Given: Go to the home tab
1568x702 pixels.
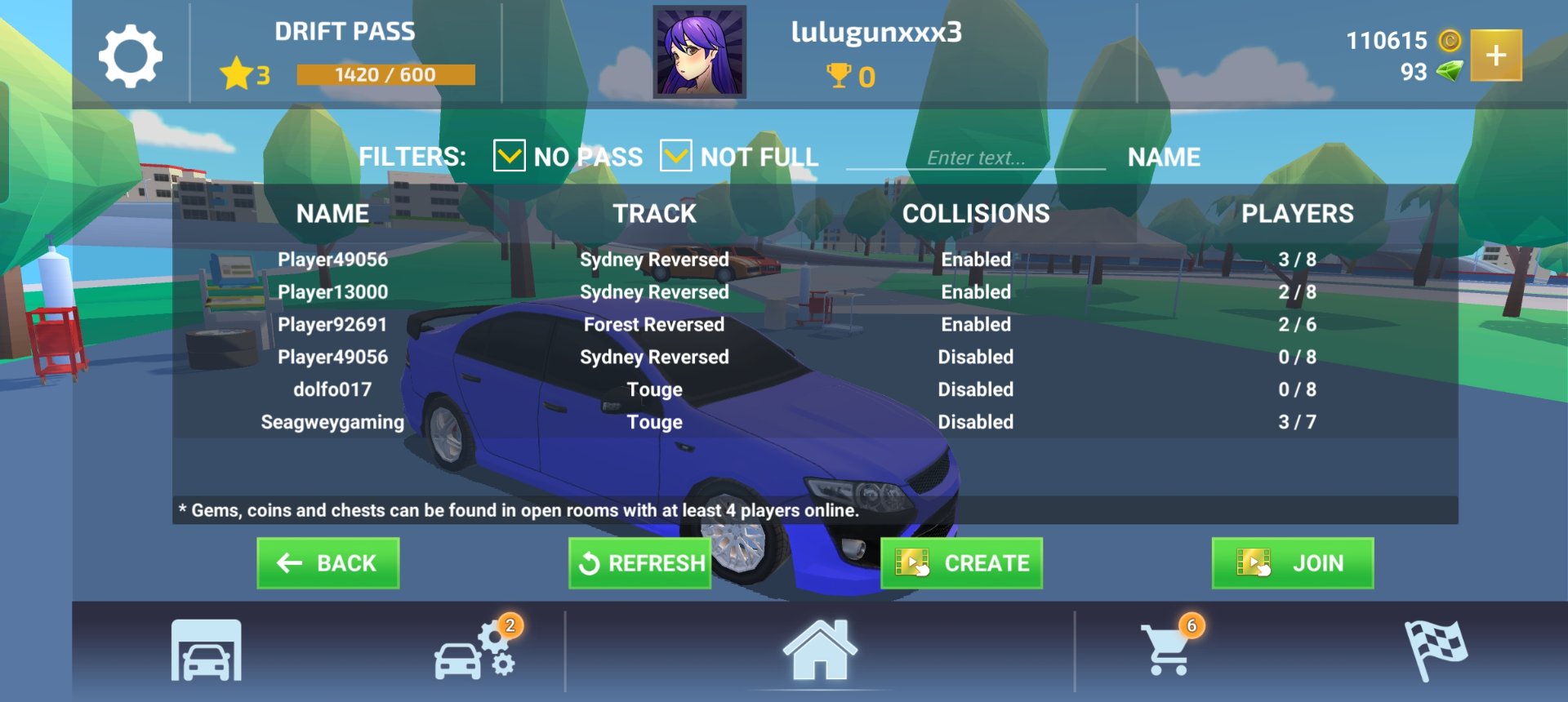Looking at the screenshot, I should tap(820, 651).
